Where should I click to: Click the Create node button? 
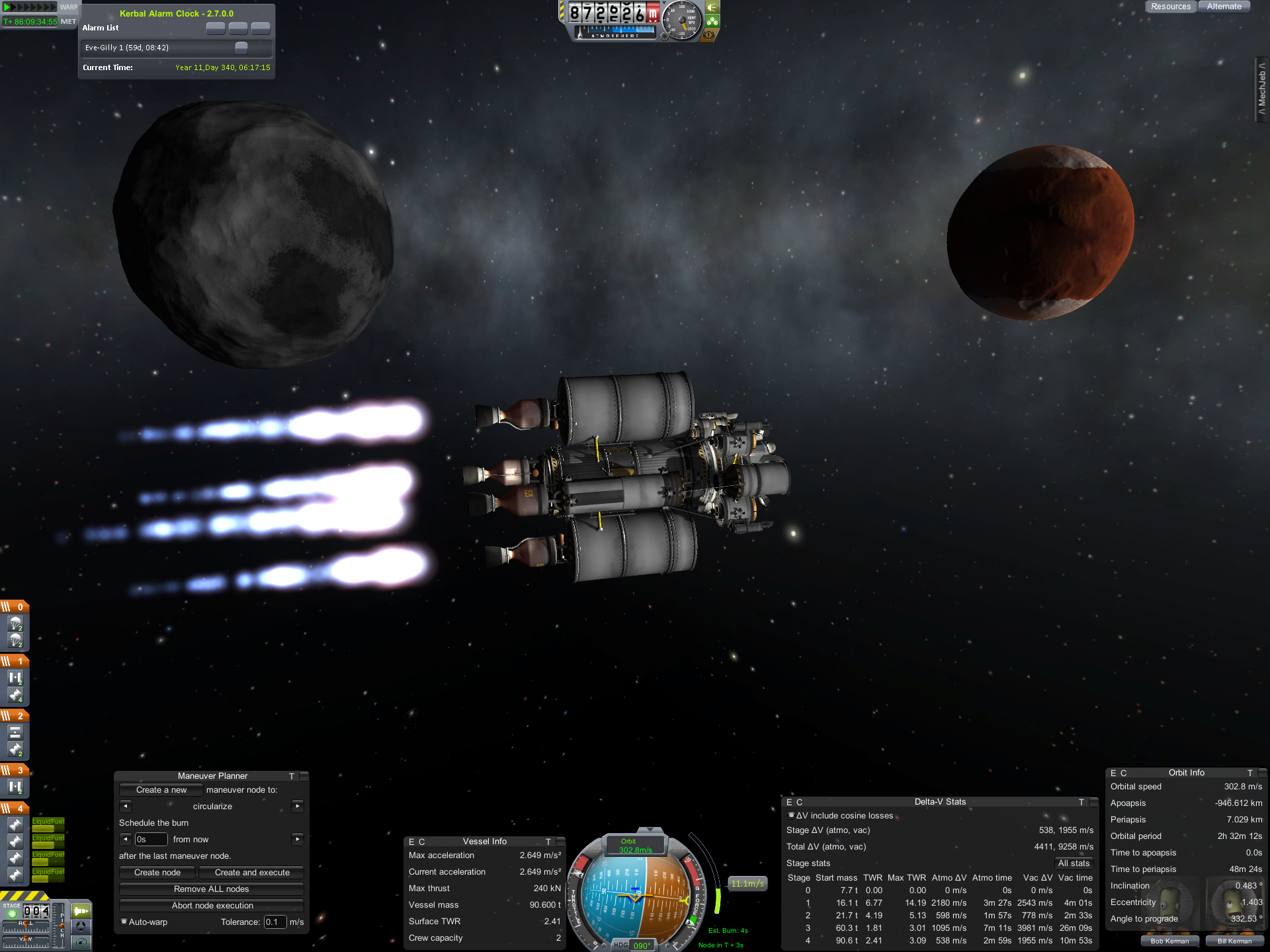[x=157, y=873]
